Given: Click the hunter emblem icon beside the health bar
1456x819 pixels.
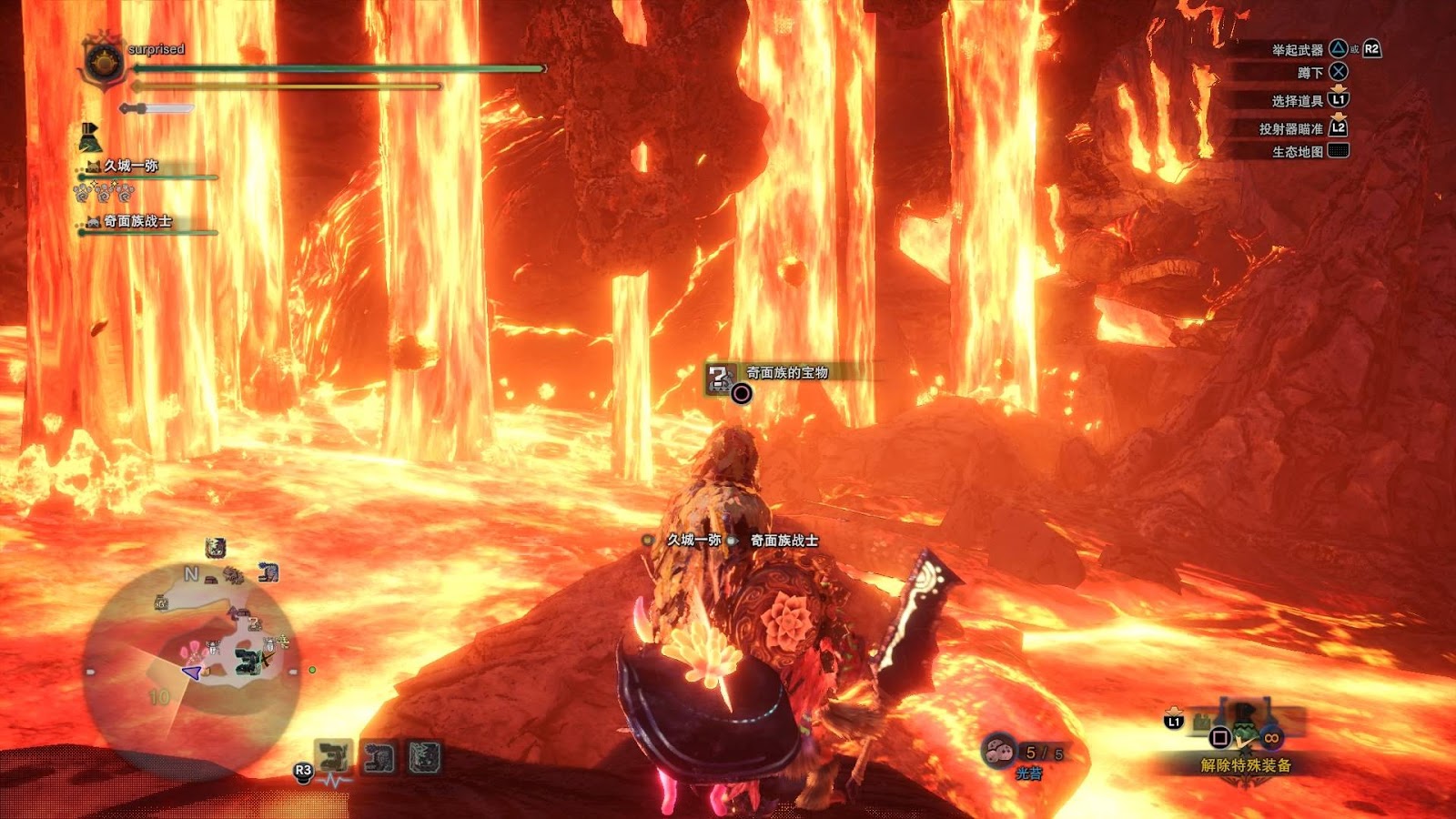Looking at the screenshot, I should [x=103, y=62].
